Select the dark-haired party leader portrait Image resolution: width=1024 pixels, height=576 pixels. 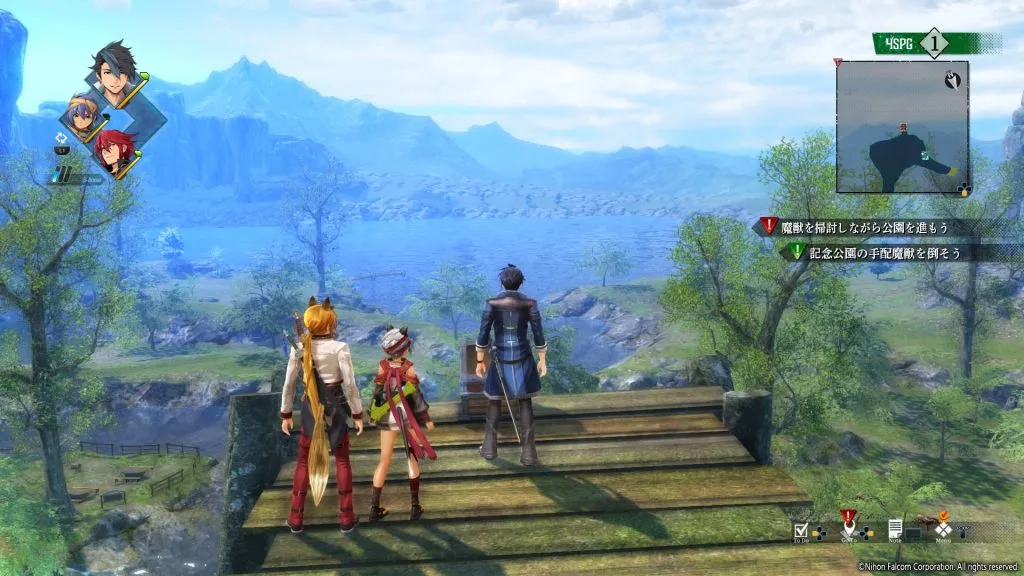(117, 70)
